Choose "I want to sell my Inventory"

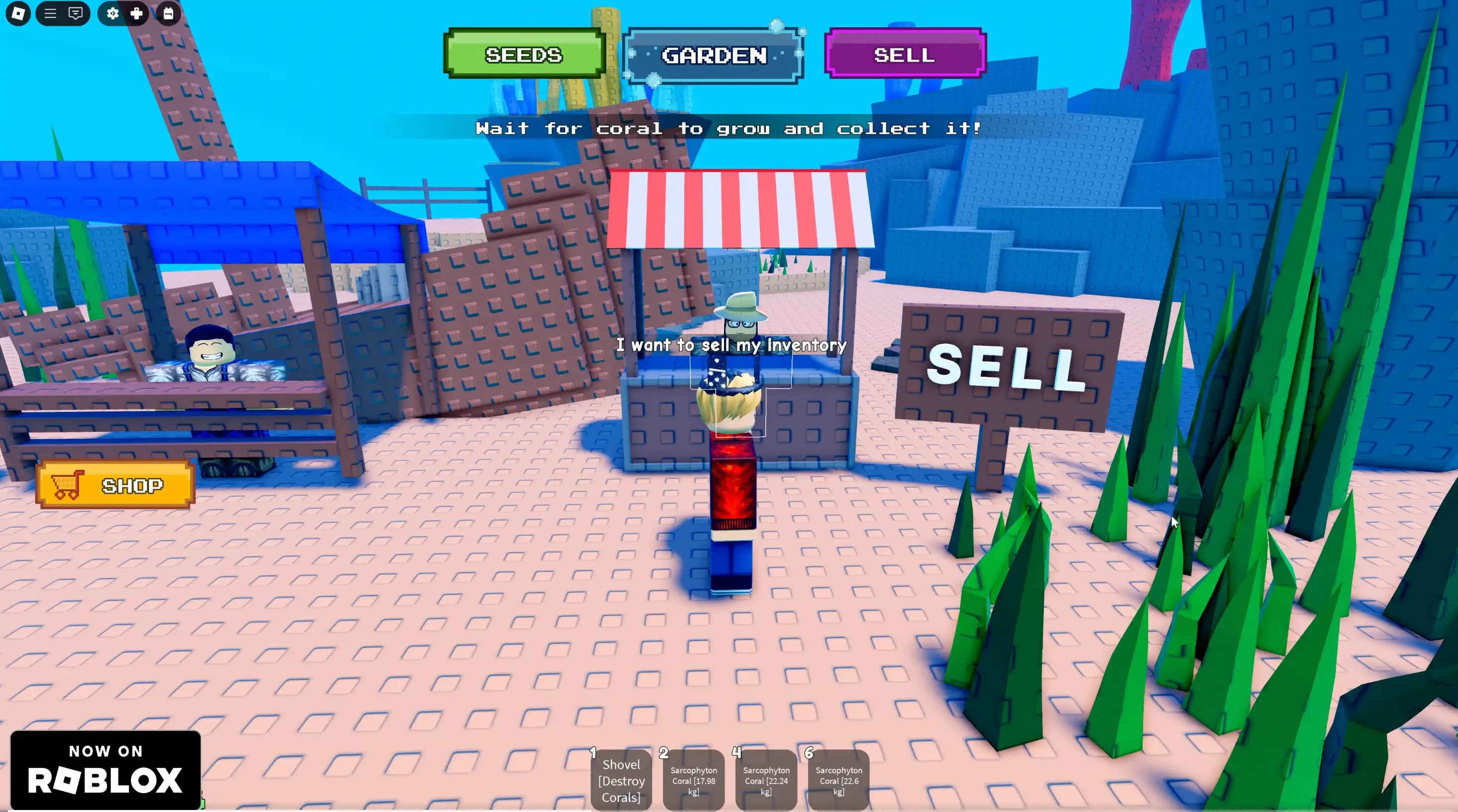coord(730,344)
